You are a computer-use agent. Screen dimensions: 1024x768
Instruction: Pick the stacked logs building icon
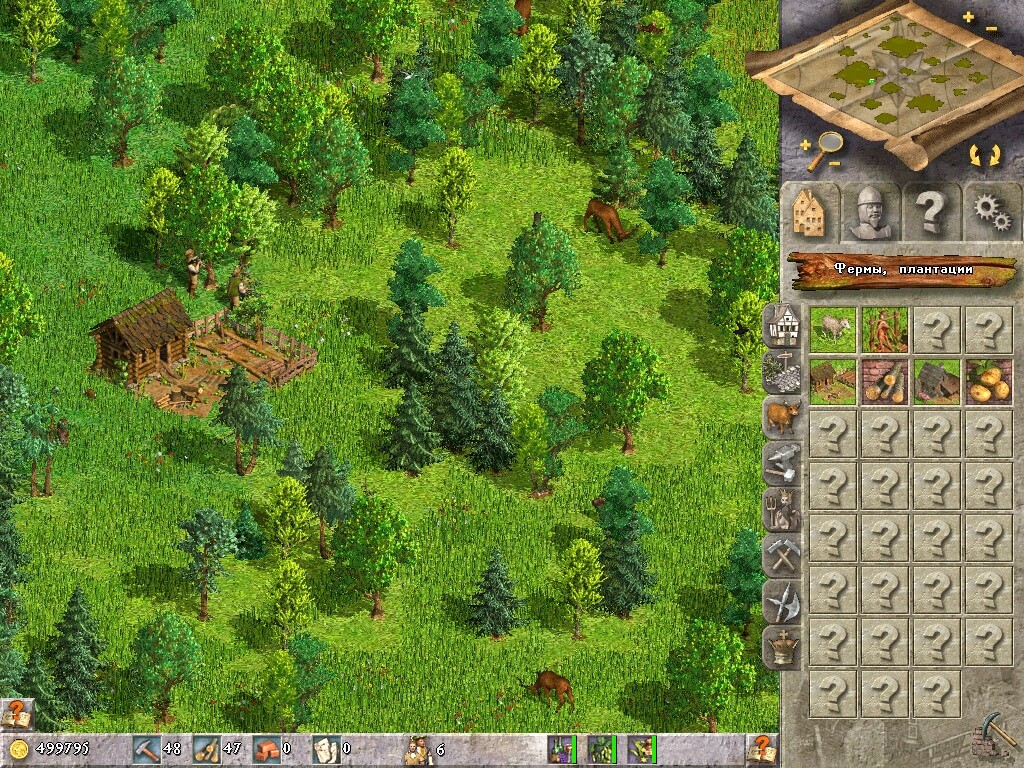[x=885, y=381]
